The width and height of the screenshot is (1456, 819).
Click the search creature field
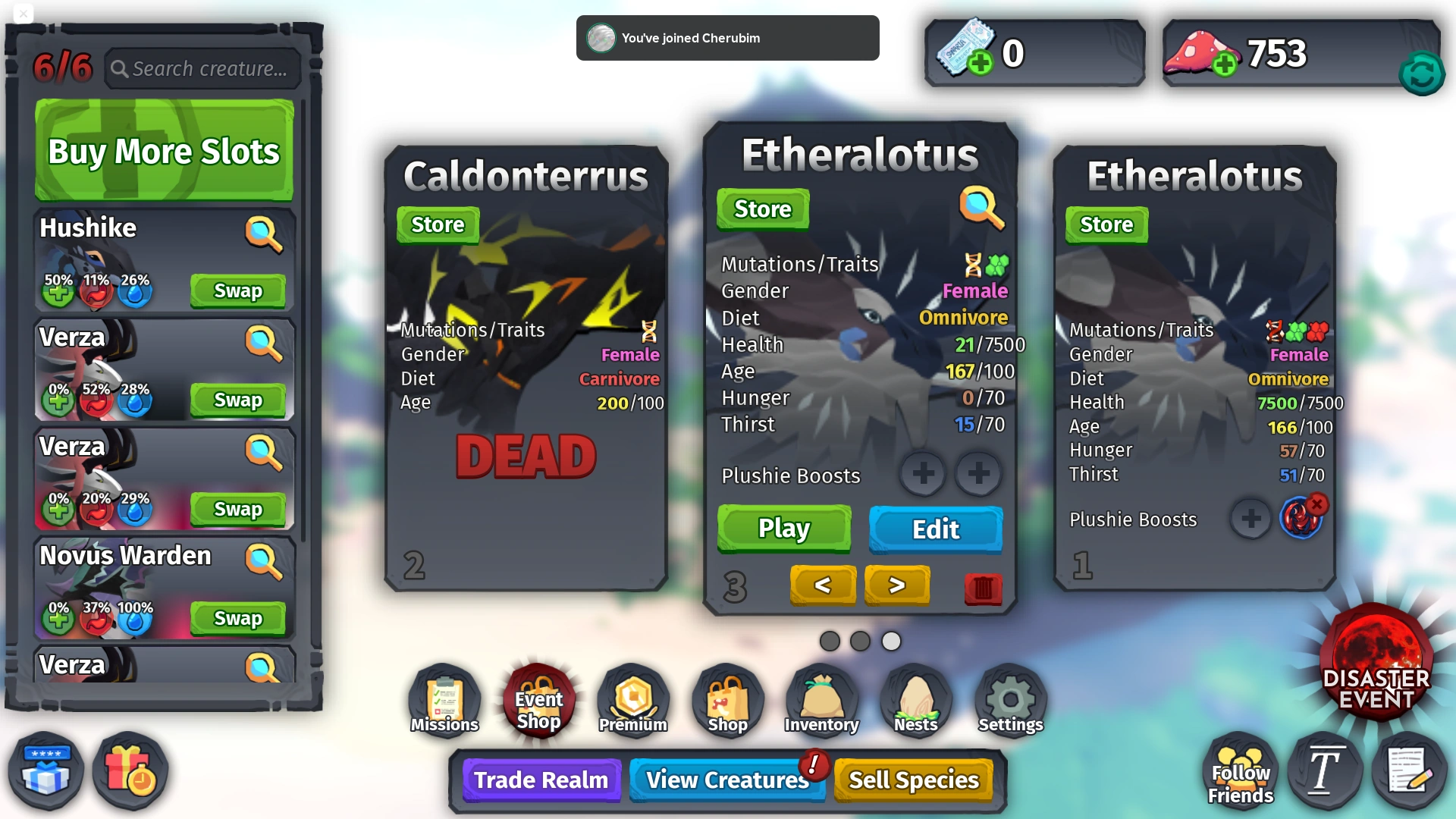(x=202, y=67)
